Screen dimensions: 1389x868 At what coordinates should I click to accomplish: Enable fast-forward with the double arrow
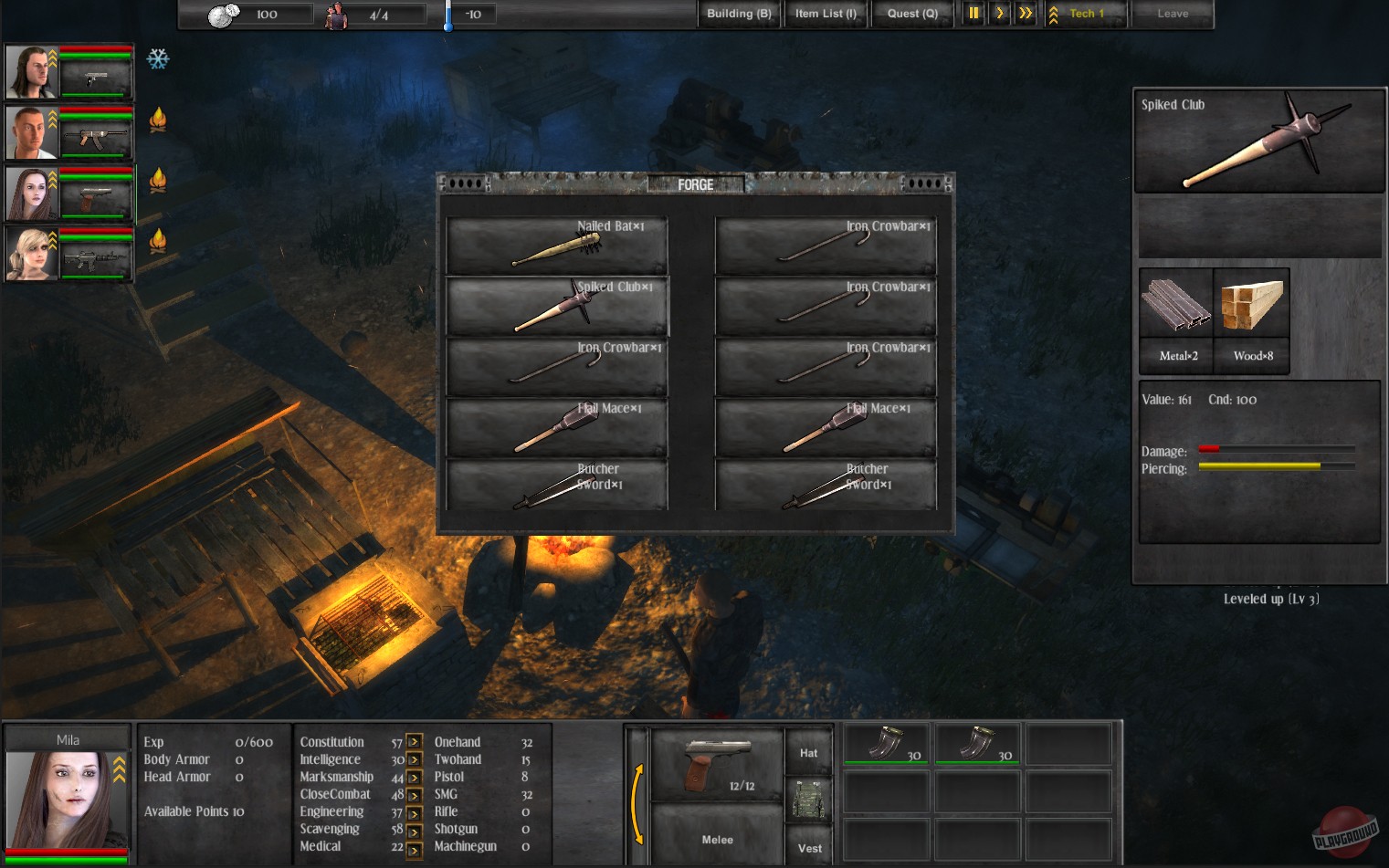1025,14
